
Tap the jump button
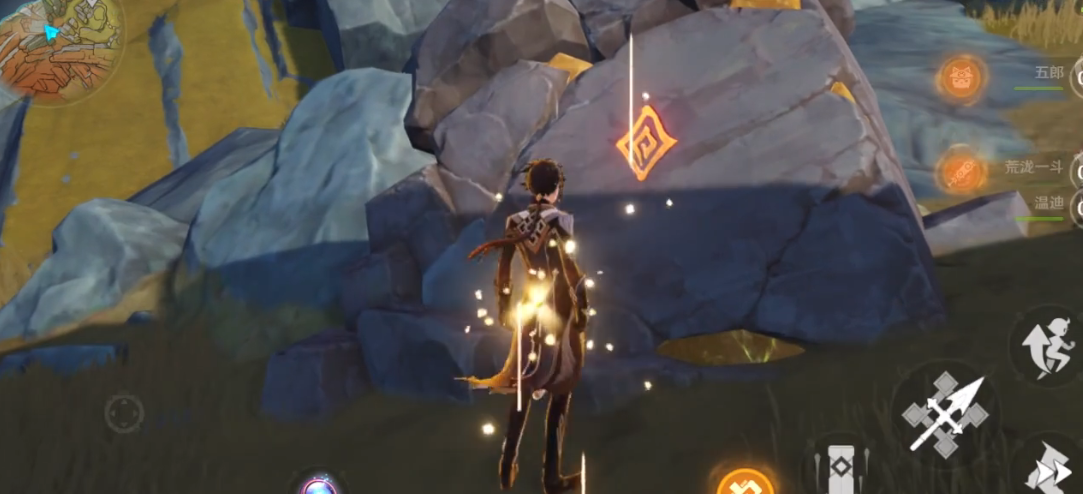click(x=1044, y=345)
